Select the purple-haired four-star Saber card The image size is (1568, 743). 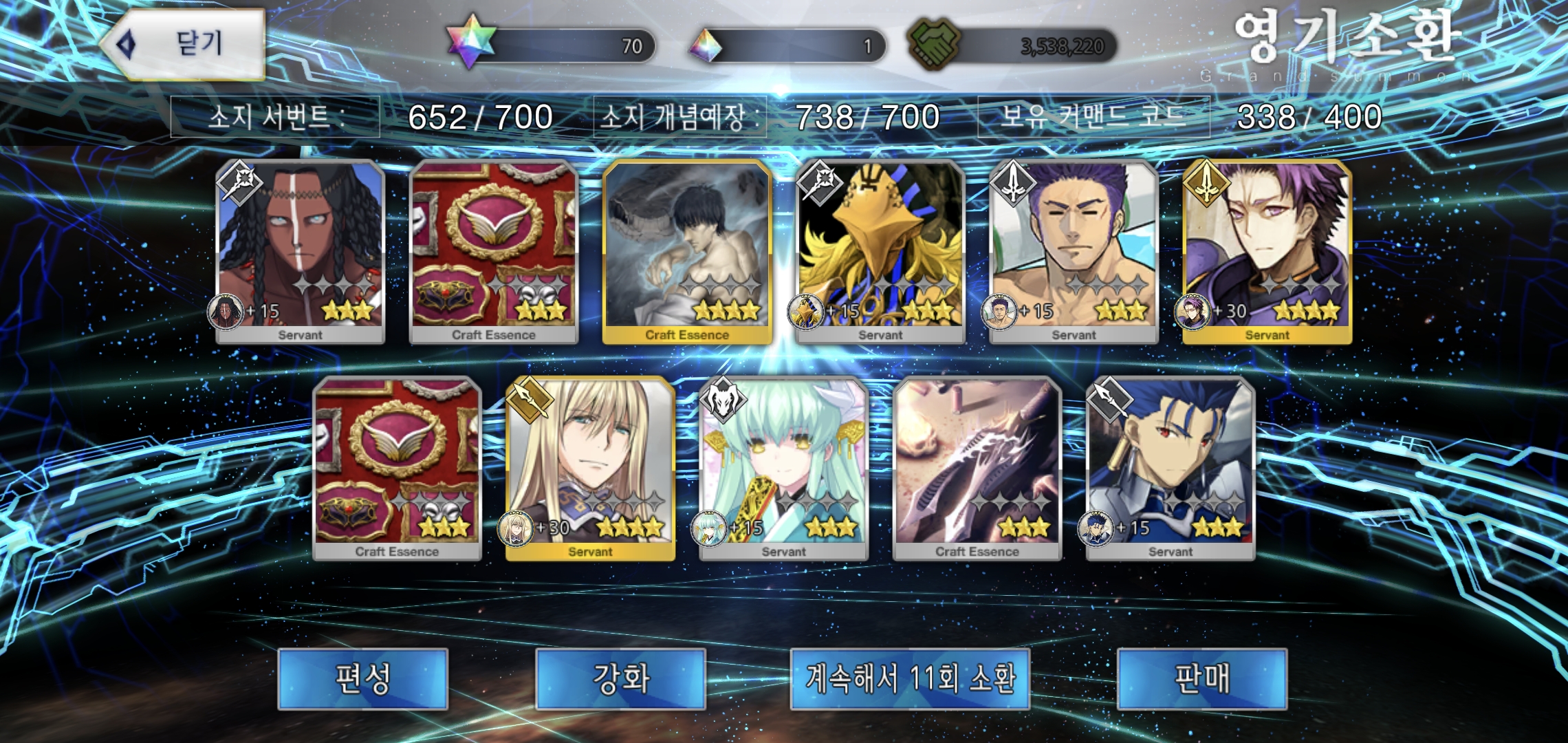1267,251
